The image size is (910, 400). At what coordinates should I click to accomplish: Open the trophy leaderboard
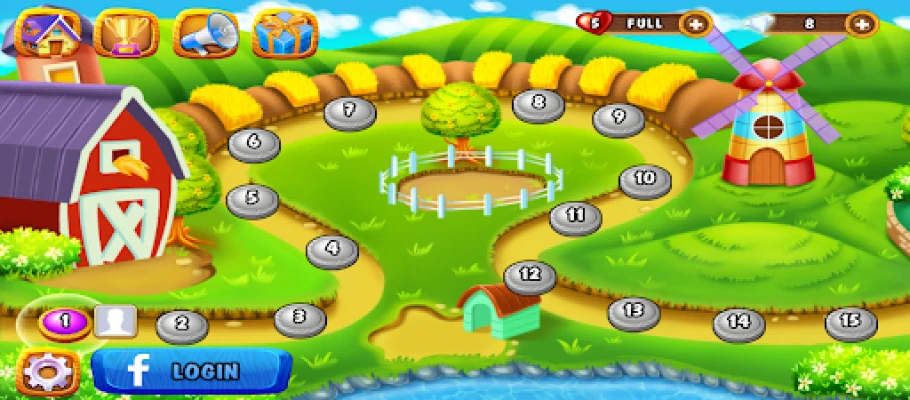(x=126, y=33)
